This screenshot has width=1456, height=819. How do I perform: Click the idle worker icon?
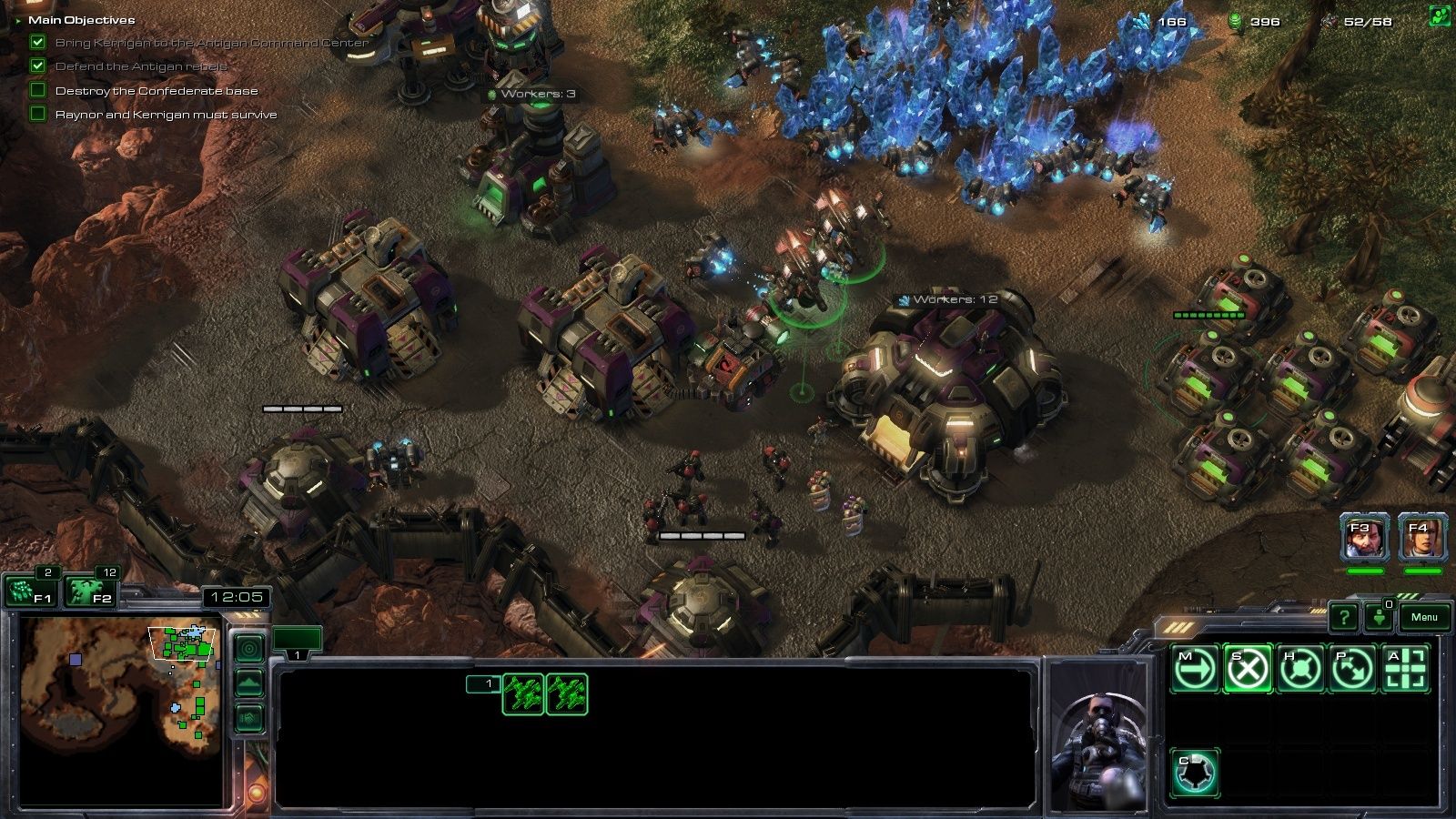tap(1381, 617)
